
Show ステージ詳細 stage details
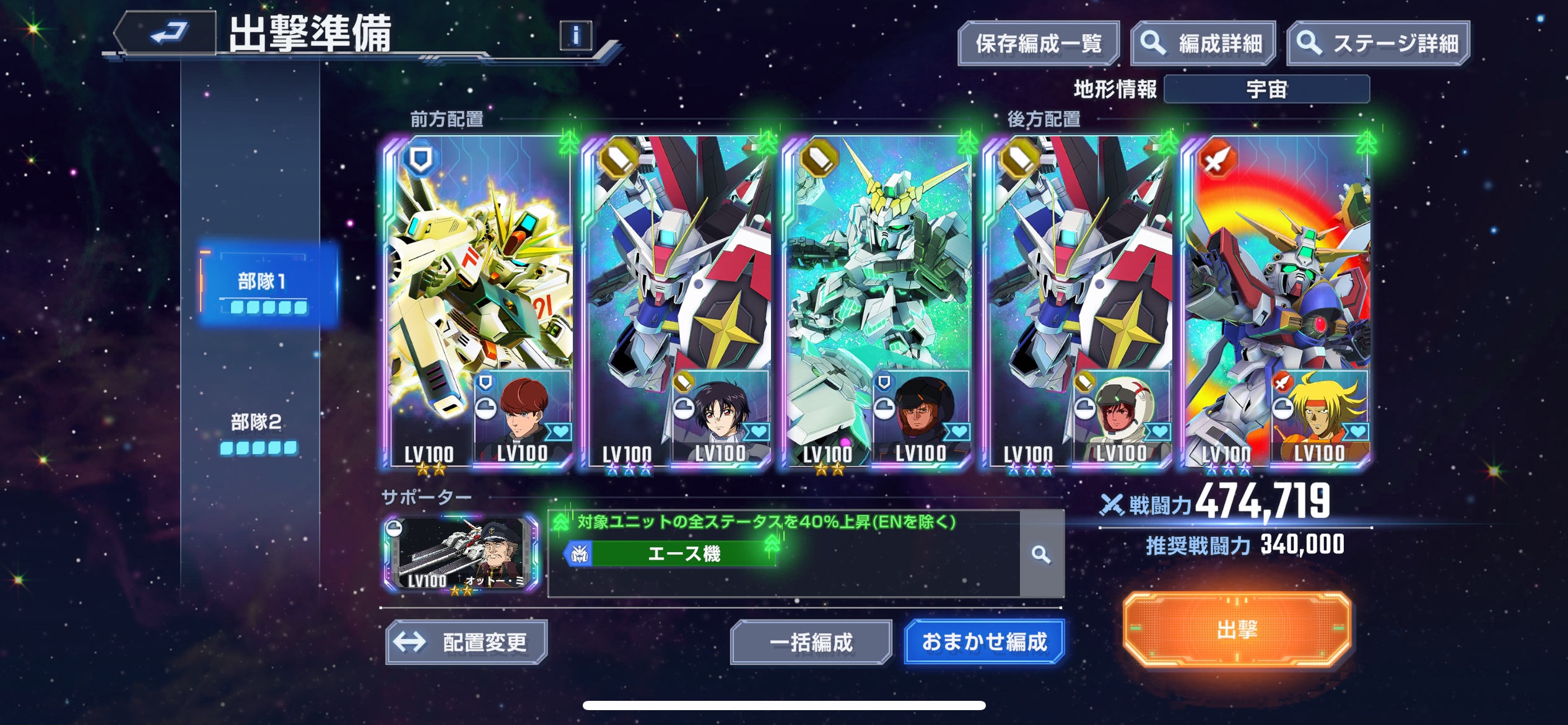coord(1378,43)
